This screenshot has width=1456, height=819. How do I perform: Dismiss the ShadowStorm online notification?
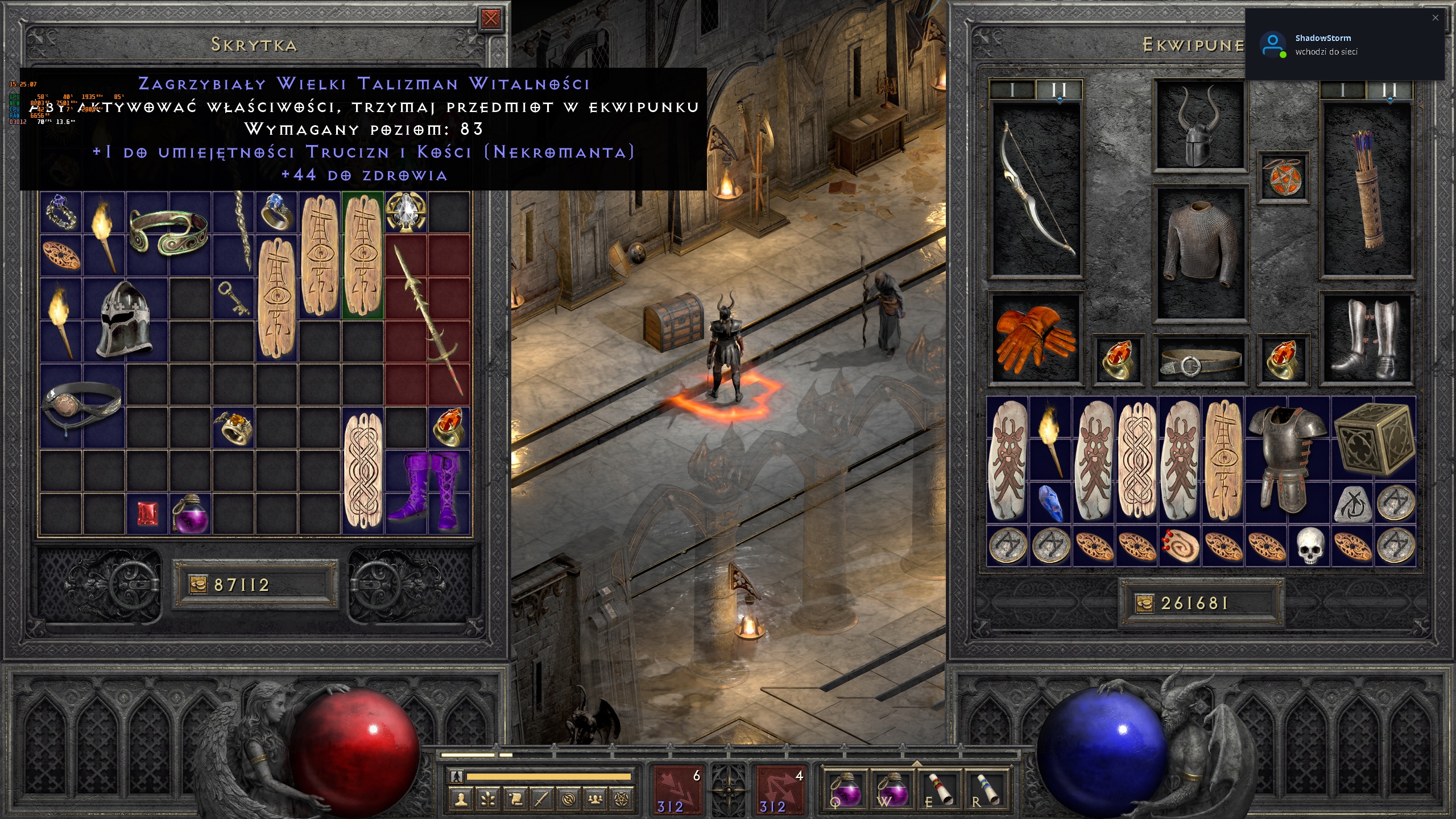point(1435,18)
